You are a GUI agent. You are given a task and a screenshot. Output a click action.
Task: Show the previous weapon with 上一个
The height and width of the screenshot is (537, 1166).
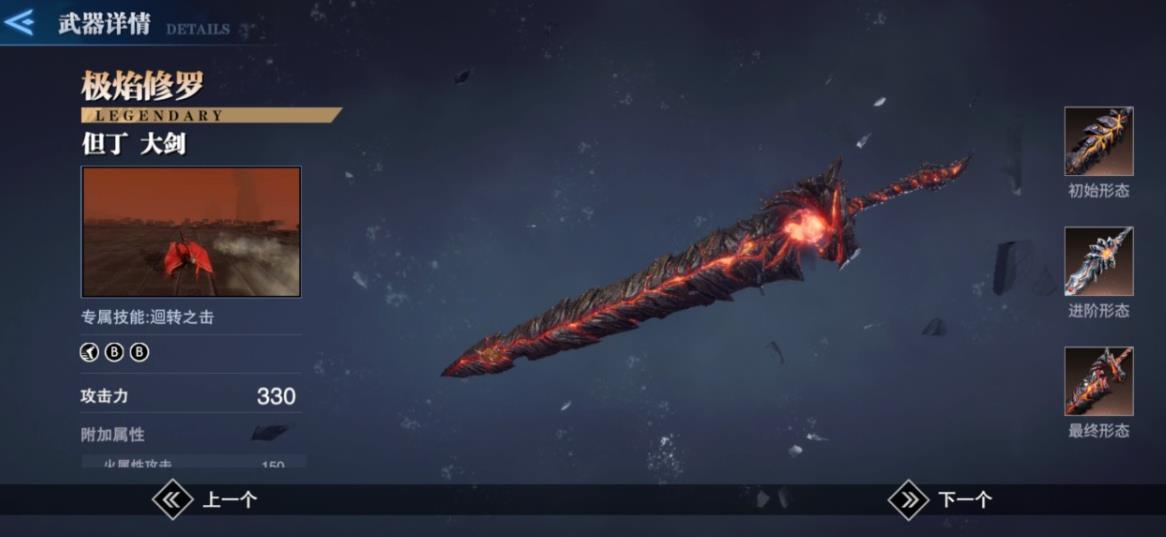click(x=205, y=500)
